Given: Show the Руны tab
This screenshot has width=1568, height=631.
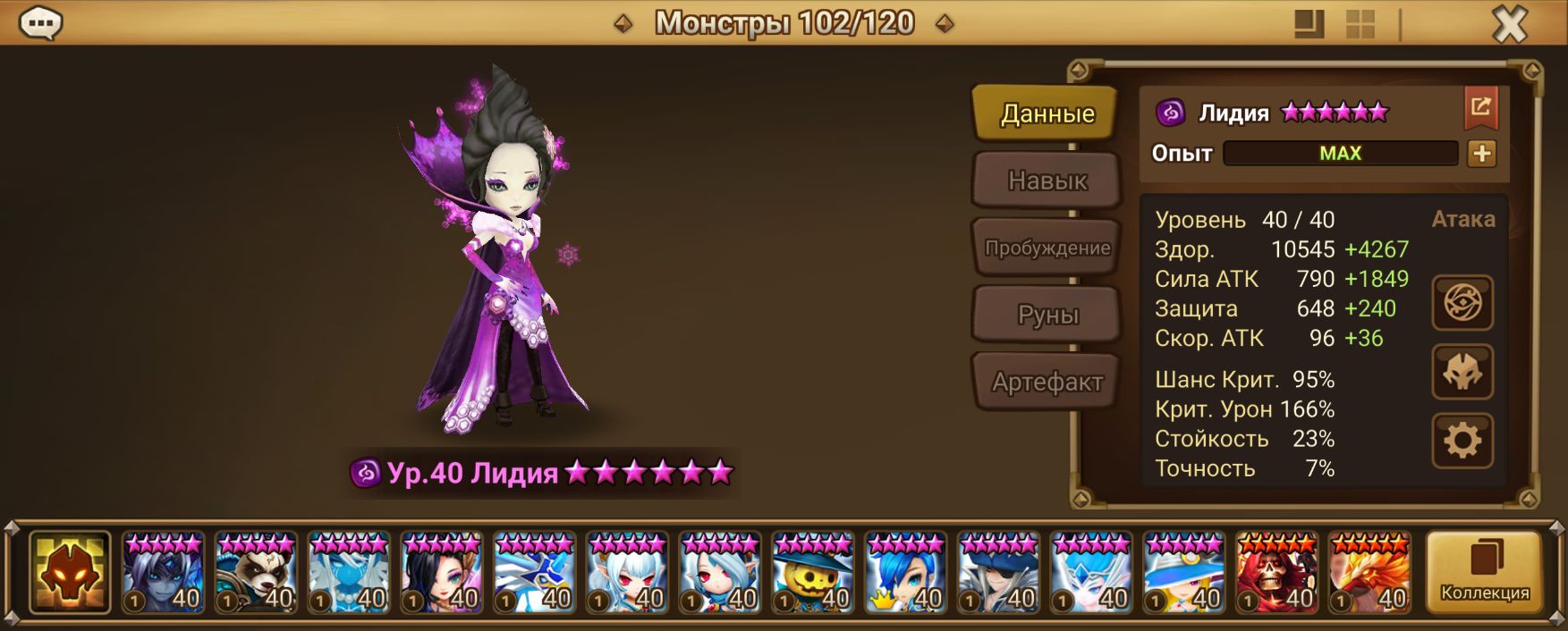Looking at the screenshot, I should coord(1047,315).
